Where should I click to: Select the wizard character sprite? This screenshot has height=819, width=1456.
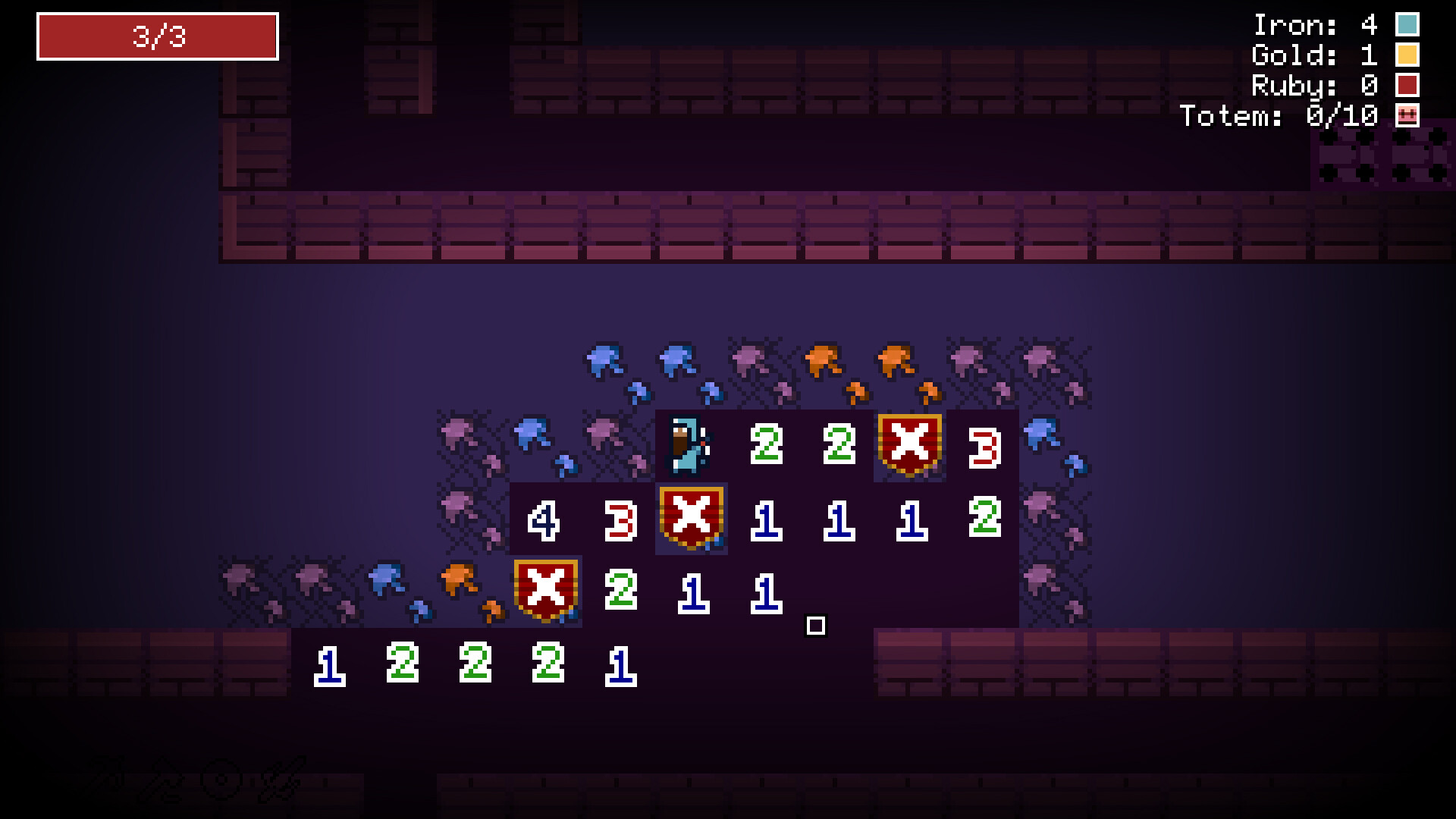pos(686,446)
